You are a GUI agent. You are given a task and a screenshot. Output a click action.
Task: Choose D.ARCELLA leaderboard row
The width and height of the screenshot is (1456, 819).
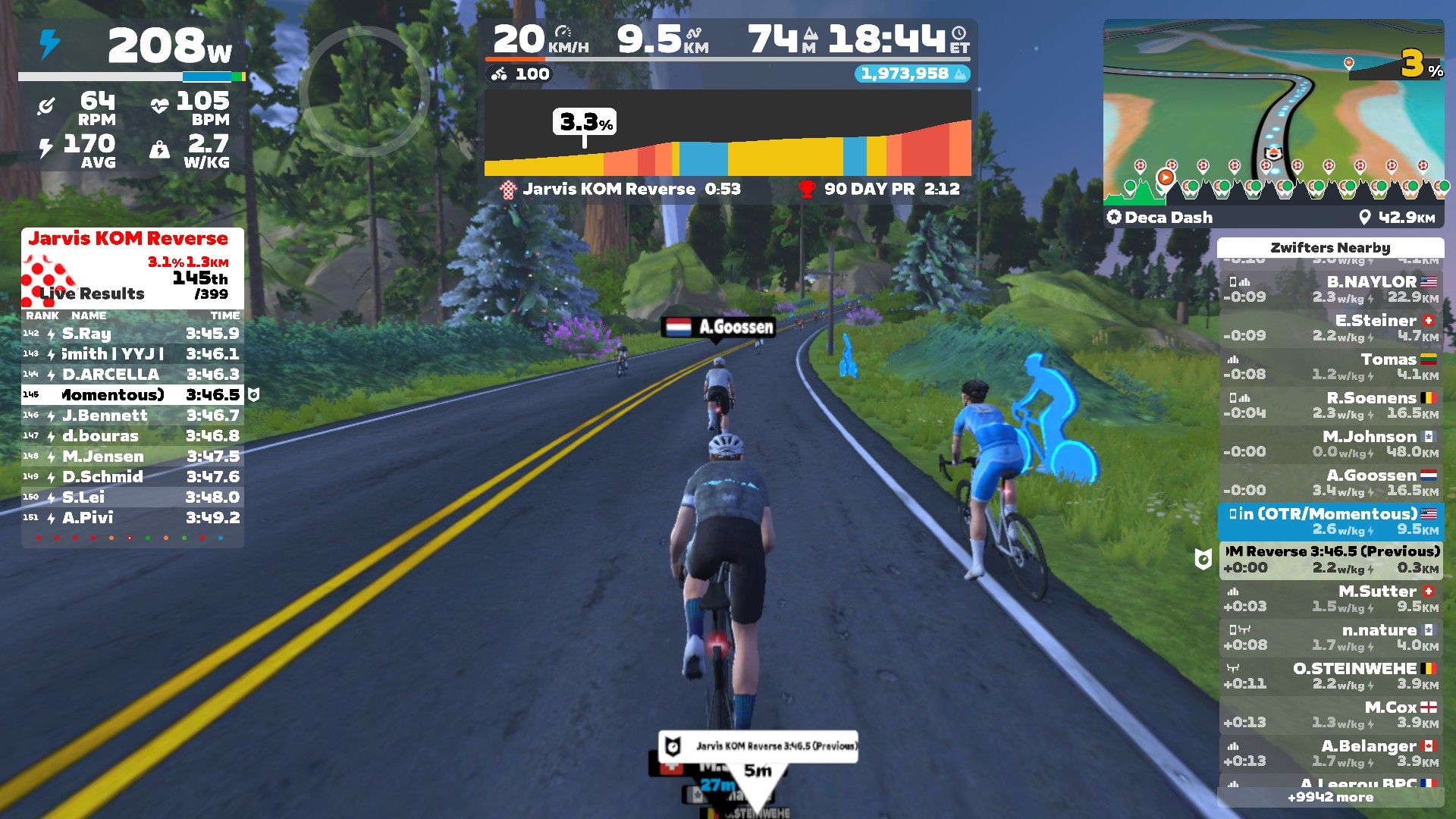[x=132, y=375]
